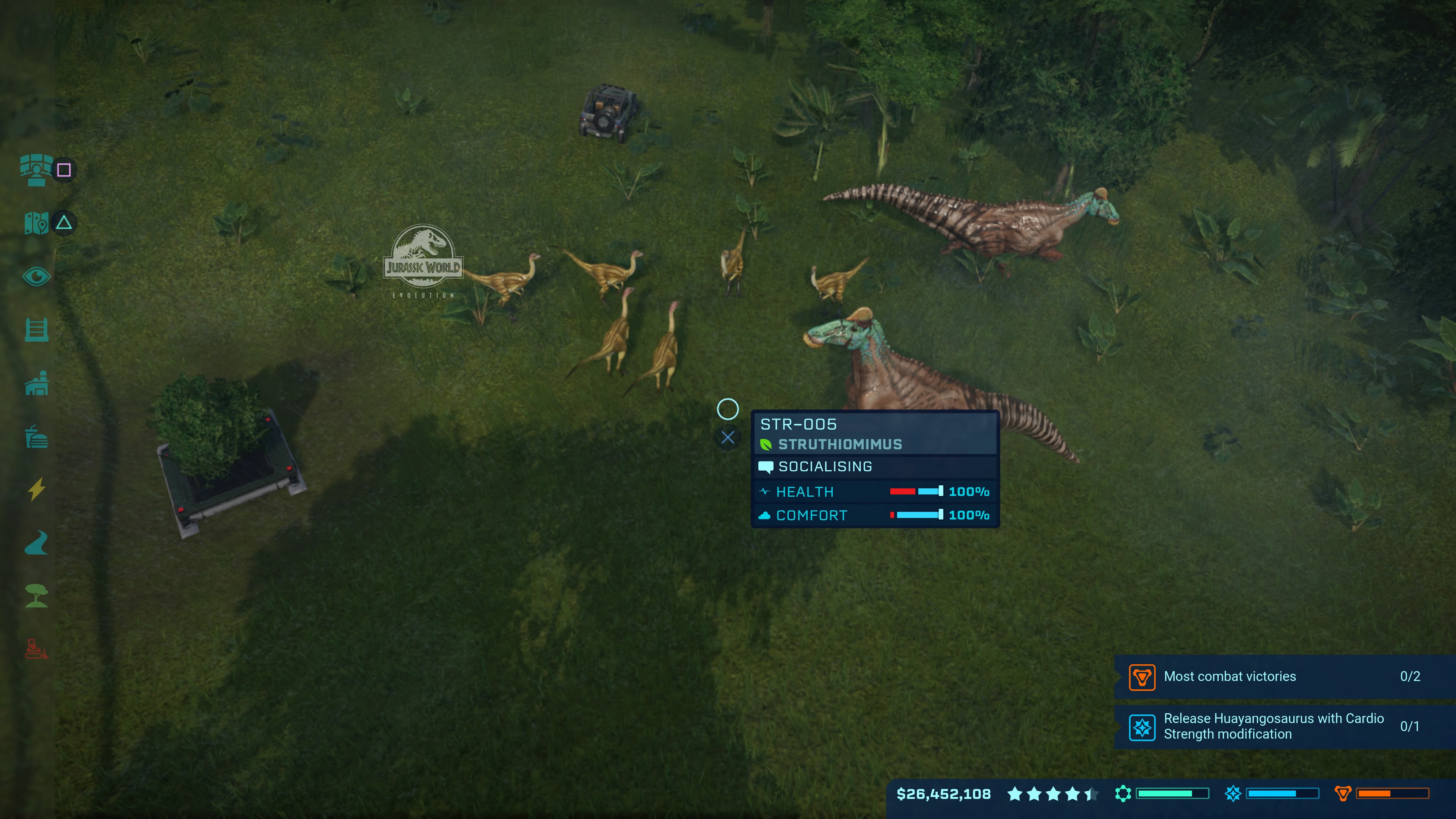Viewport: 1456px width, 819px height.
Task: Select the enclosures fence build category
Action: point(36,329)
